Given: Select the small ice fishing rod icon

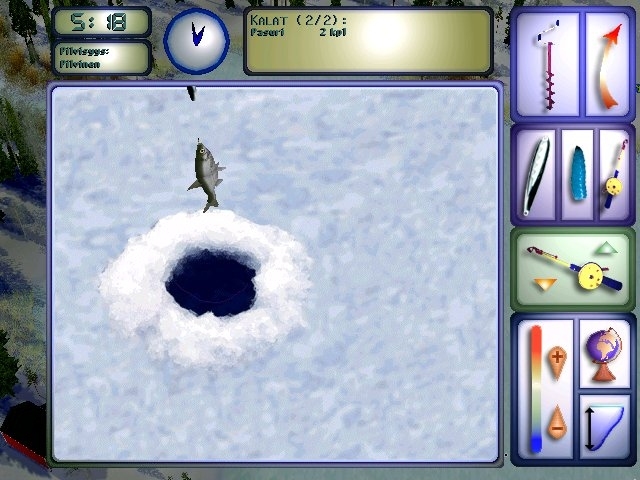Looking at the screenshot, I should (612, 174).
